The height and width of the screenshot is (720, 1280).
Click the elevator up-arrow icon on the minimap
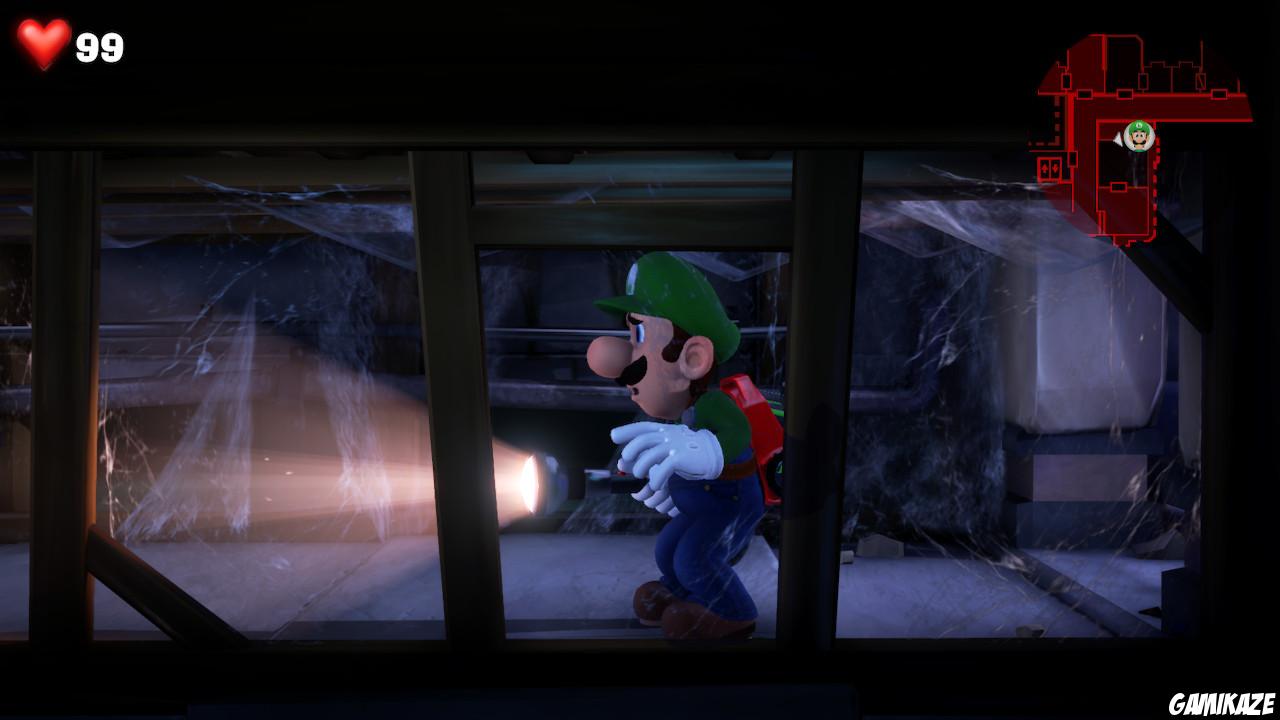coord(1044,168)
